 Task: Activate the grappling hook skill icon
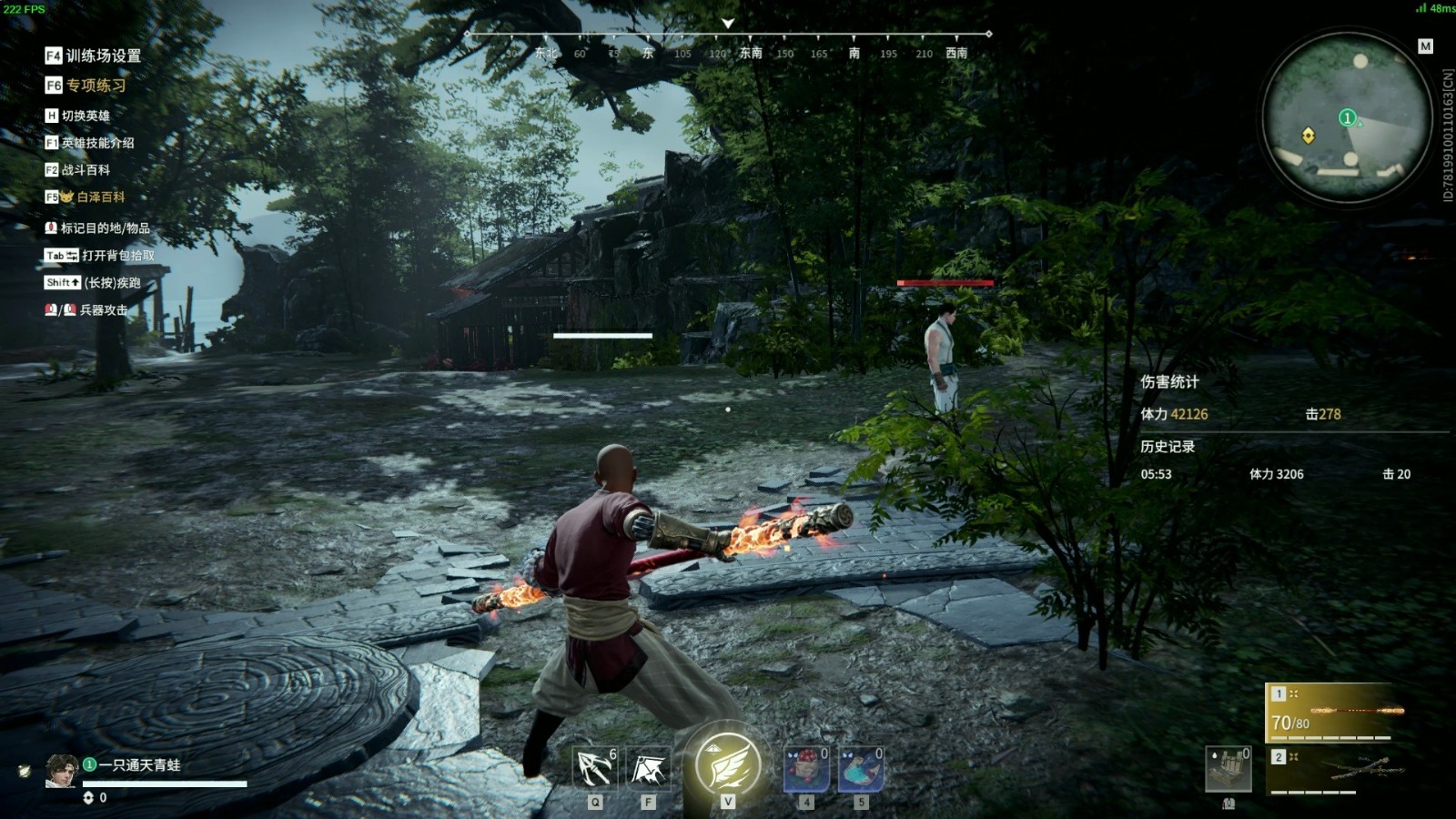point(594,768)
